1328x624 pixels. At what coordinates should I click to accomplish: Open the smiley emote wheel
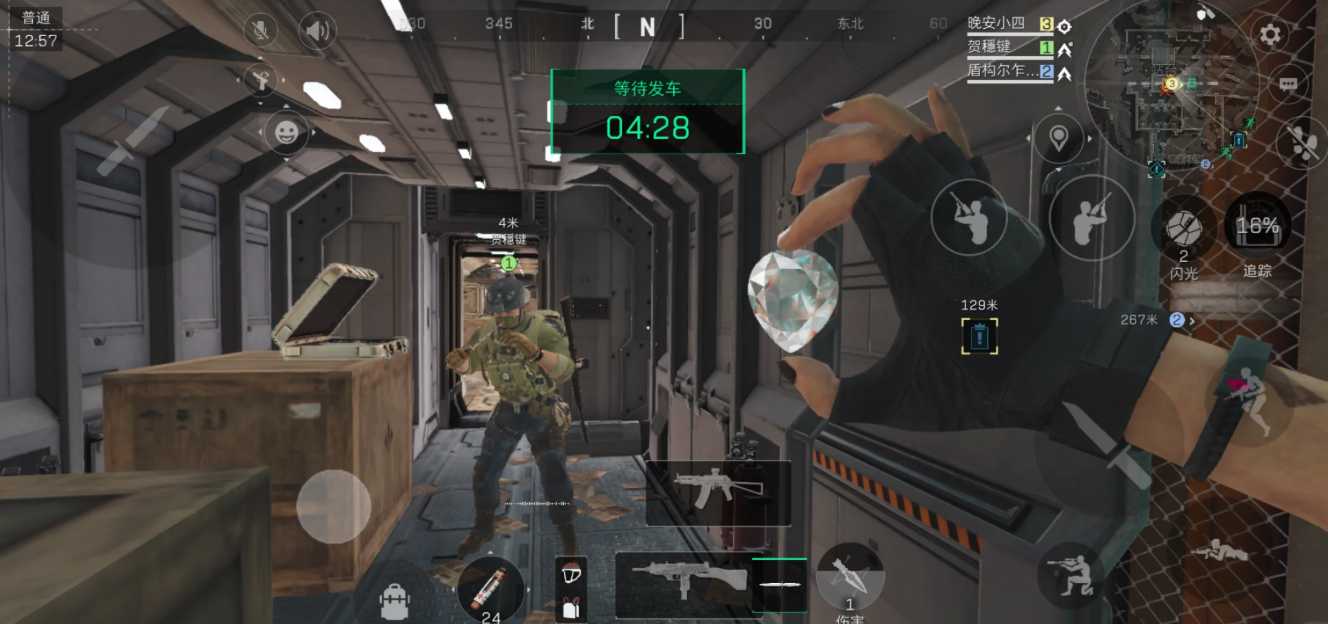point(286,132)
